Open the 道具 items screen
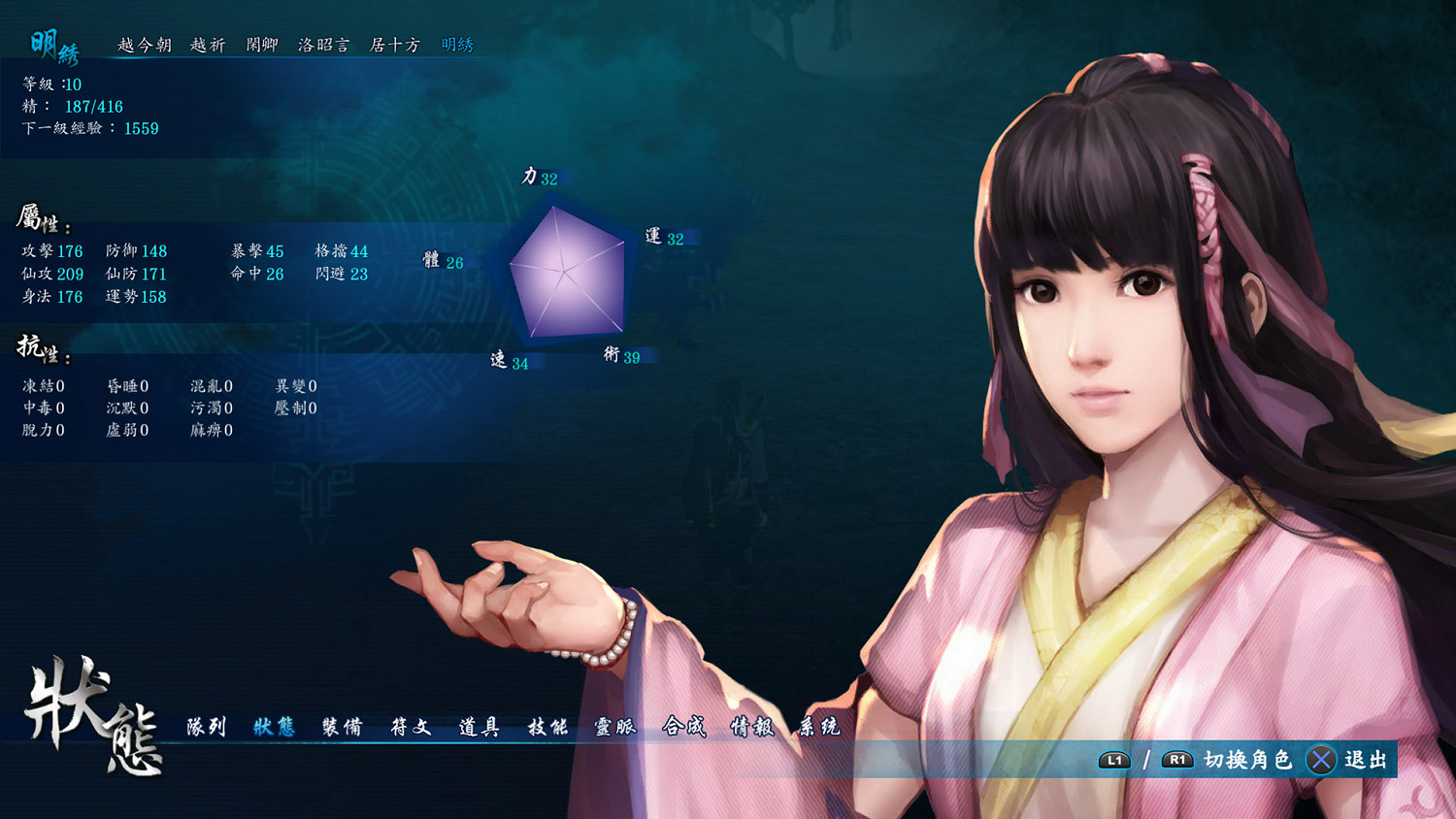This screenshot has height=819, width=1456. click(x=480, y=727)
